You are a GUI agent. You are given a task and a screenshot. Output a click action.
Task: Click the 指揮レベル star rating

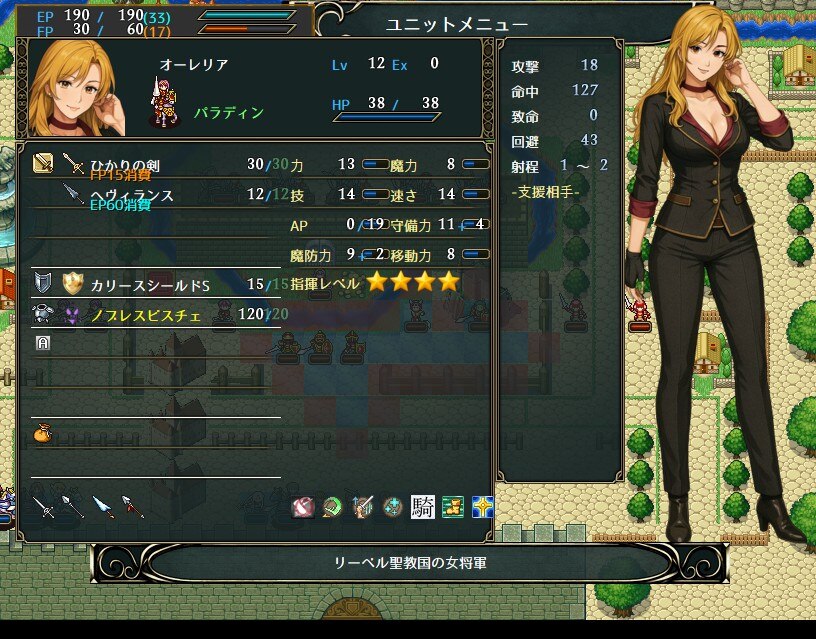coord(412,282)
